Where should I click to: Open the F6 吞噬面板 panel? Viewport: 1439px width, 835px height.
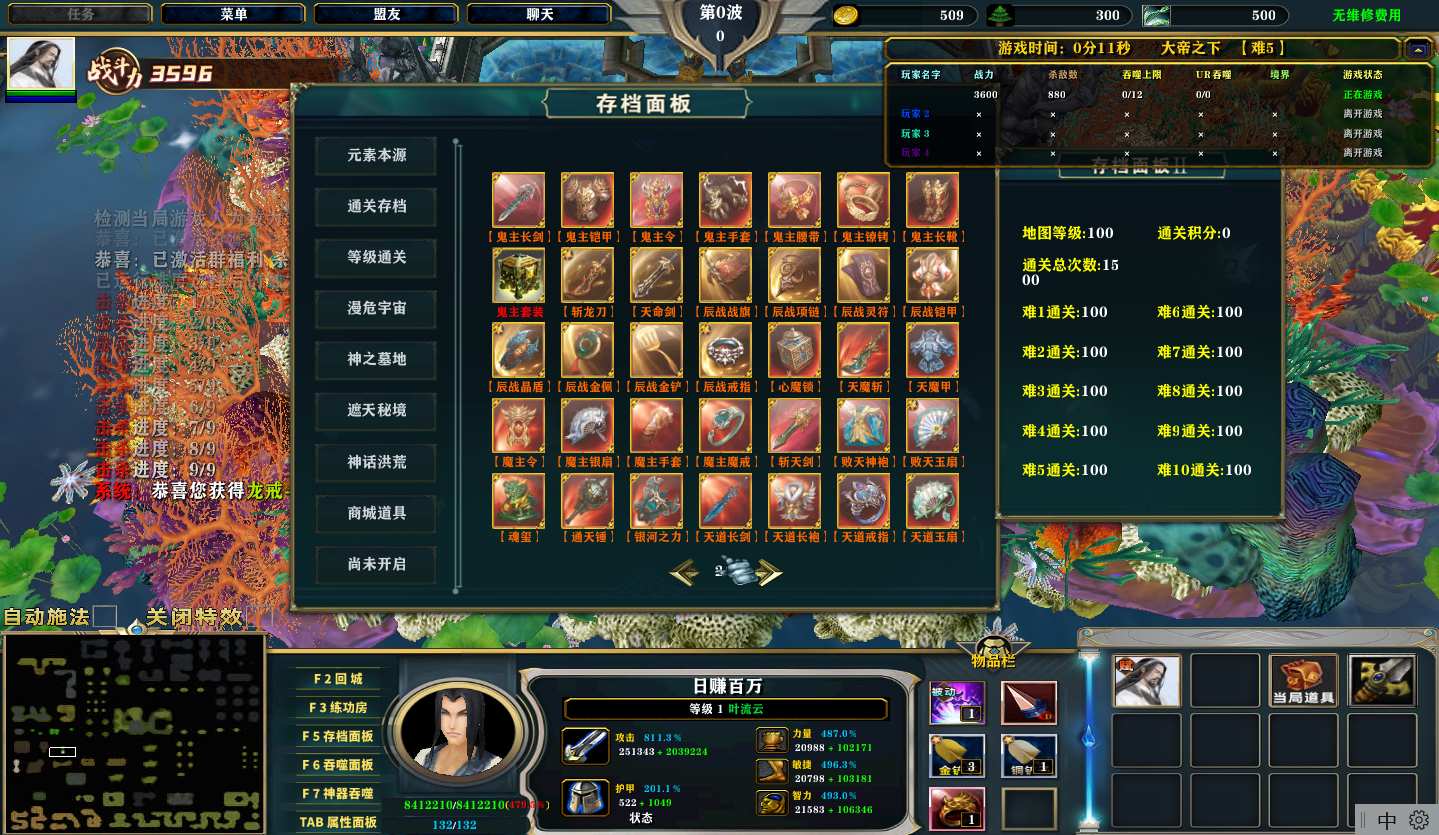tap(338, 765)
